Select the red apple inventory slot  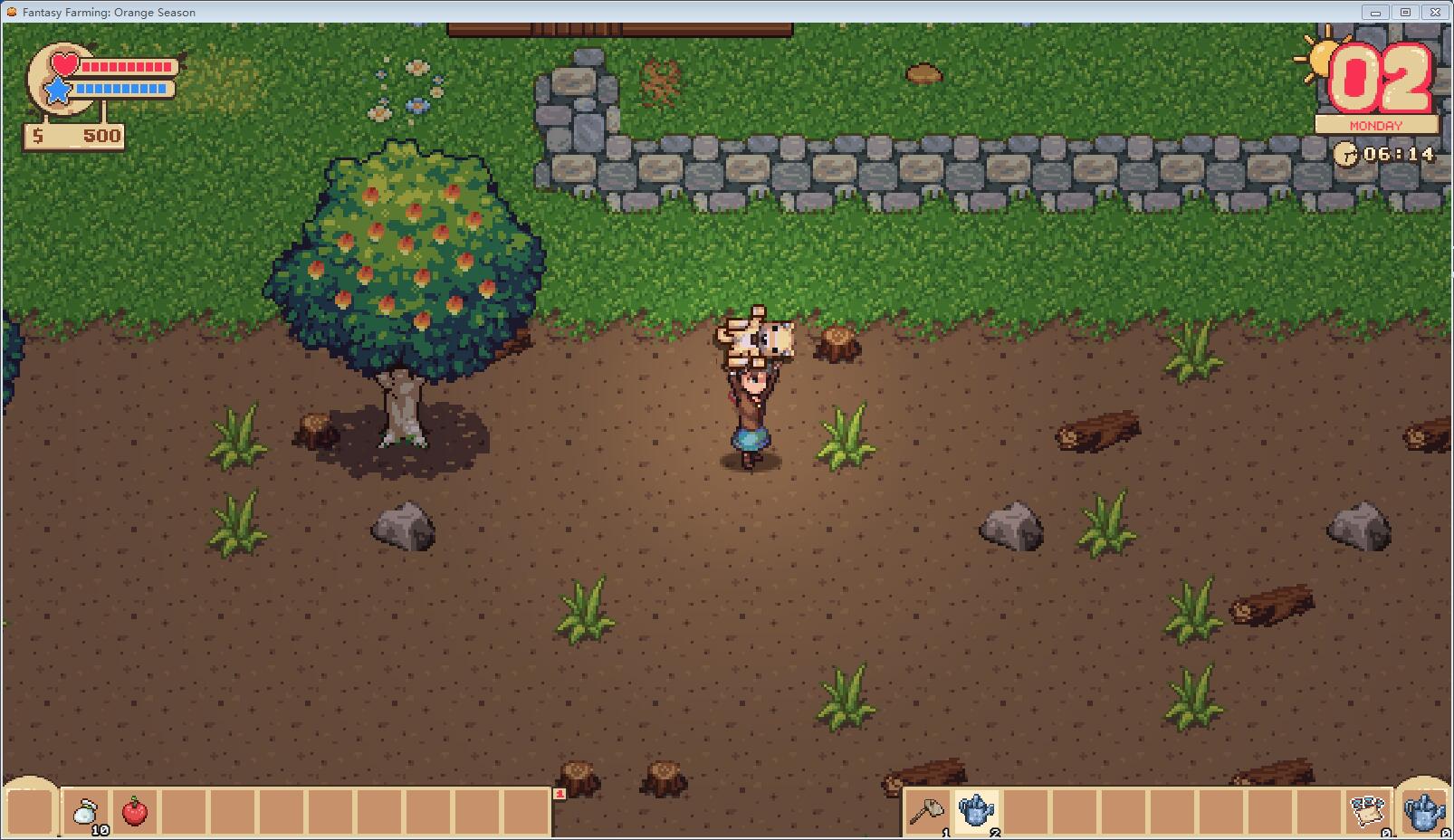coord(135,811)
